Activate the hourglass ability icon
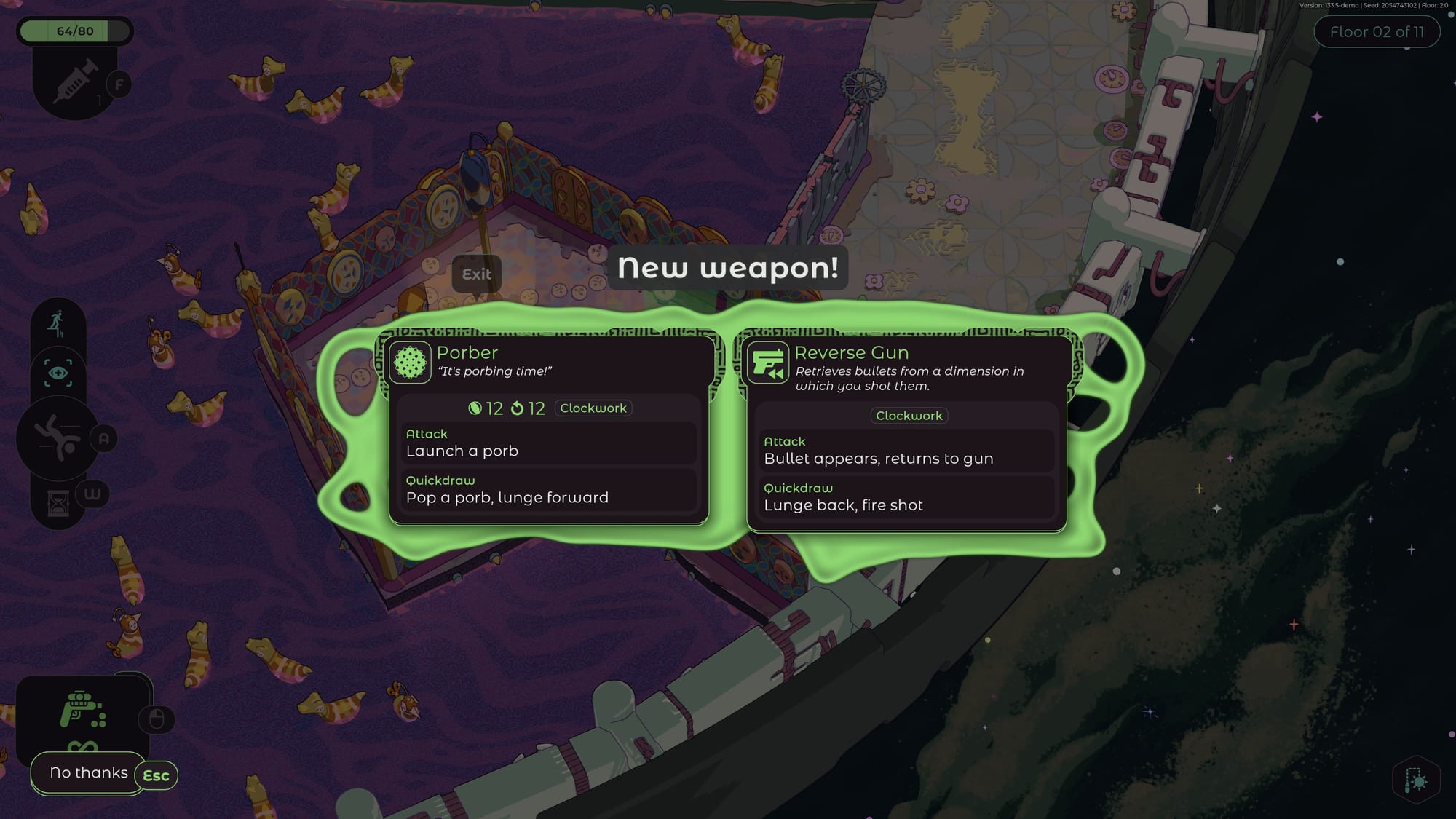Image resolution: width=1456 pixels, height=819 pixels. point(58,503)
